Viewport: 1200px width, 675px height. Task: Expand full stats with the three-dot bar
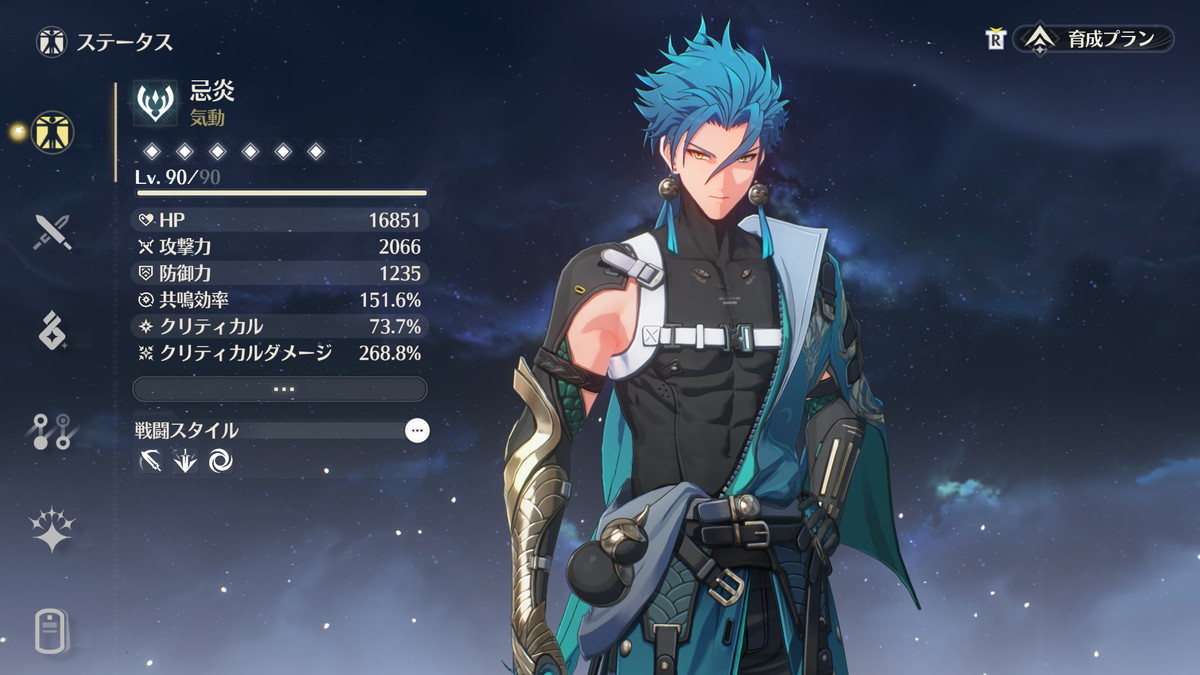pyautogui.click(x=280, y=388)
